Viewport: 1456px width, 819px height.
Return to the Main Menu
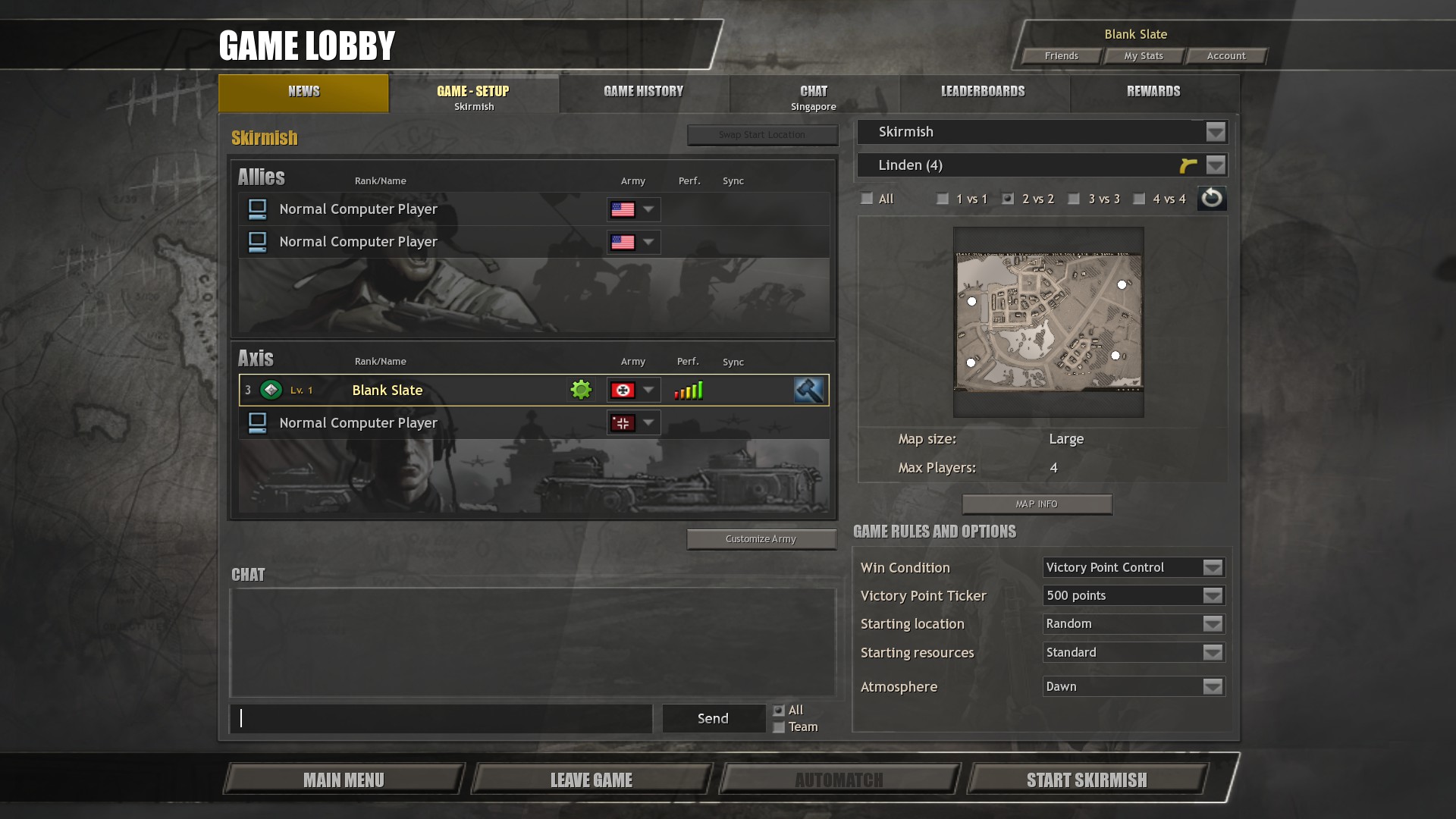point(344,780)
